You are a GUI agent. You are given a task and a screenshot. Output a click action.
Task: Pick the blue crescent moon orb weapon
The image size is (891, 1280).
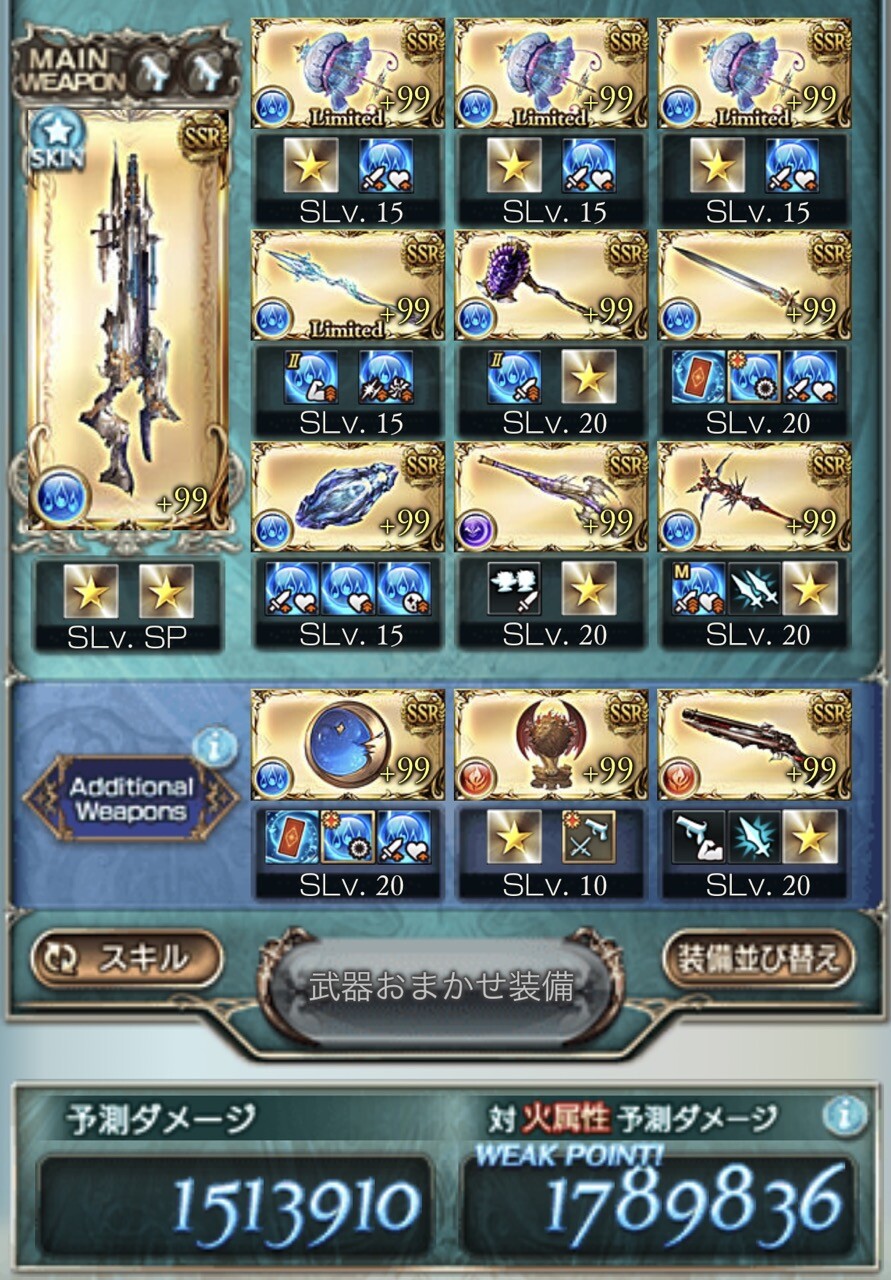347,745
